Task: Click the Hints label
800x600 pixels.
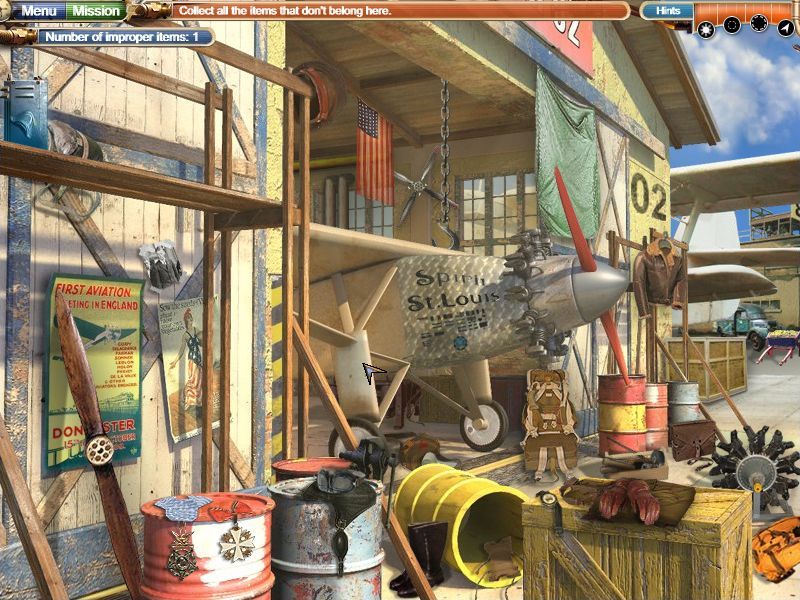Action: click(x=666, y=11)
